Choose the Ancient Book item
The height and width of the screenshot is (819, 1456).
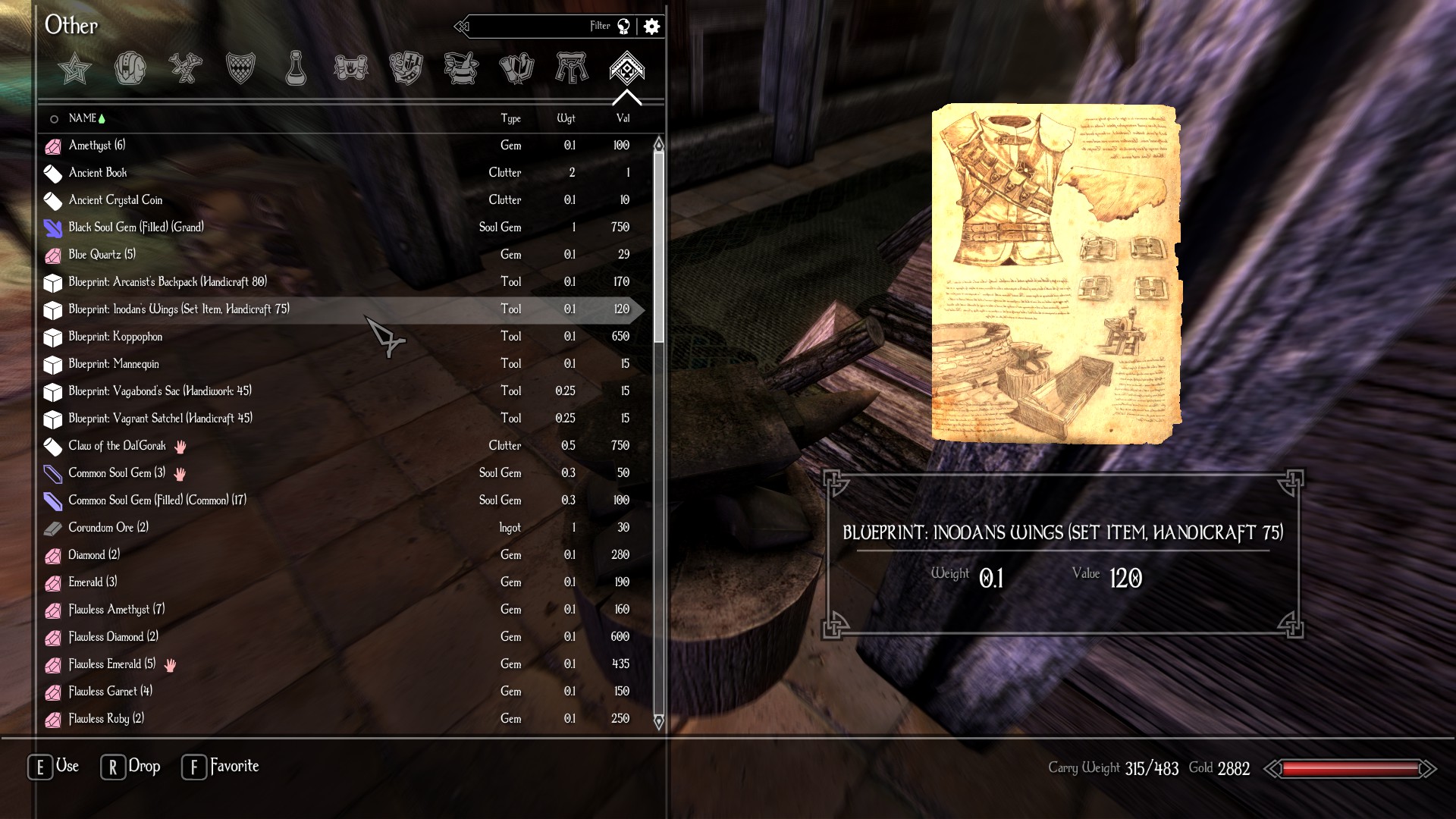click(x=98, y=173)
